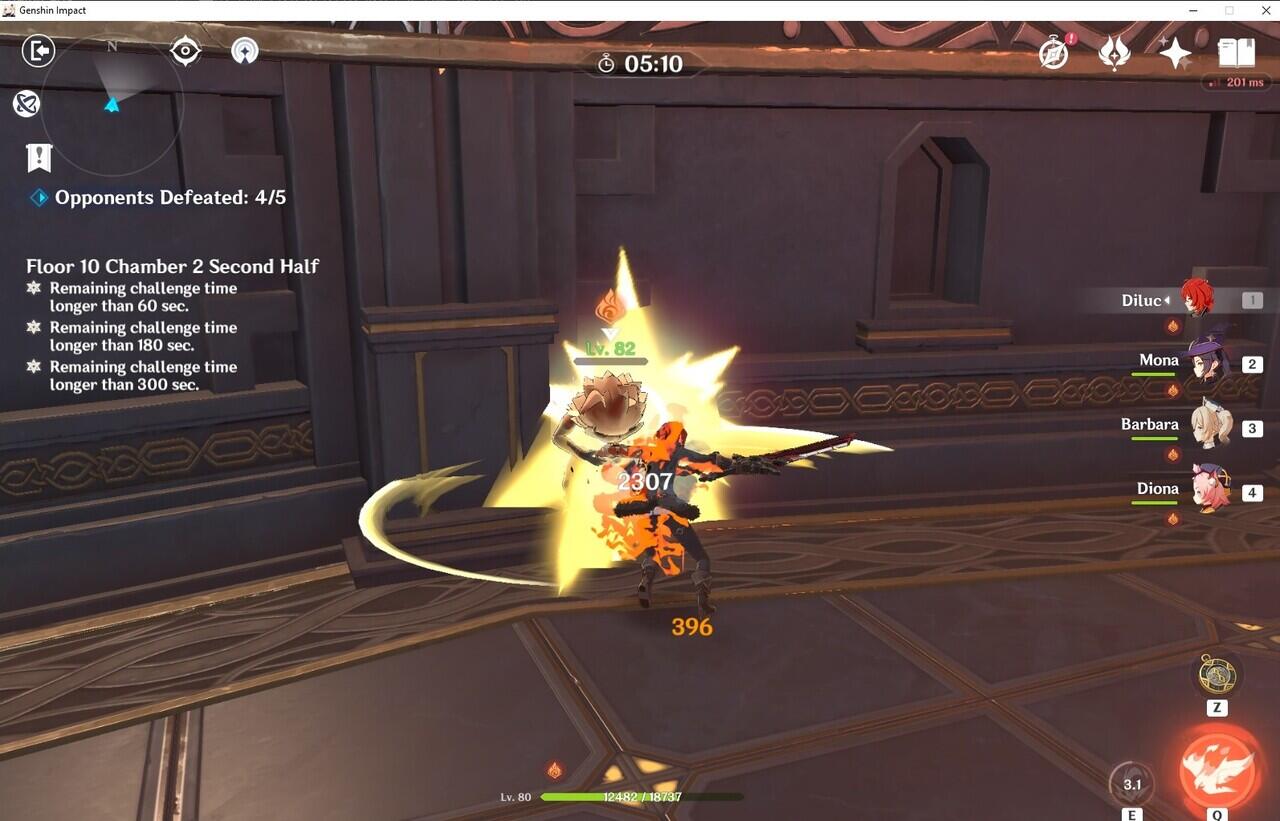Screen dimensions: 1280x821
Task: Close the Genshin Impact window
Action: point(1263,10)
